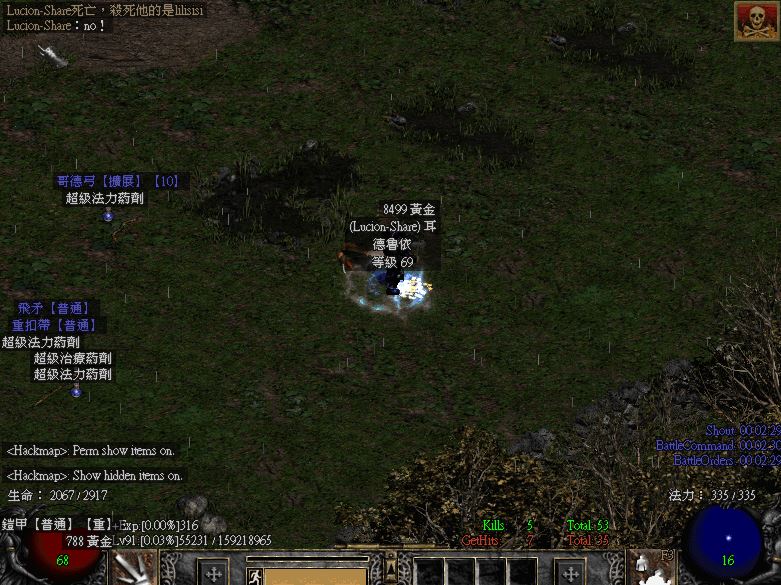Pick up the 重扣帶【普通】 belt label
The width and height of the screenshot is (781, 585).
click(x=54, y=325)
